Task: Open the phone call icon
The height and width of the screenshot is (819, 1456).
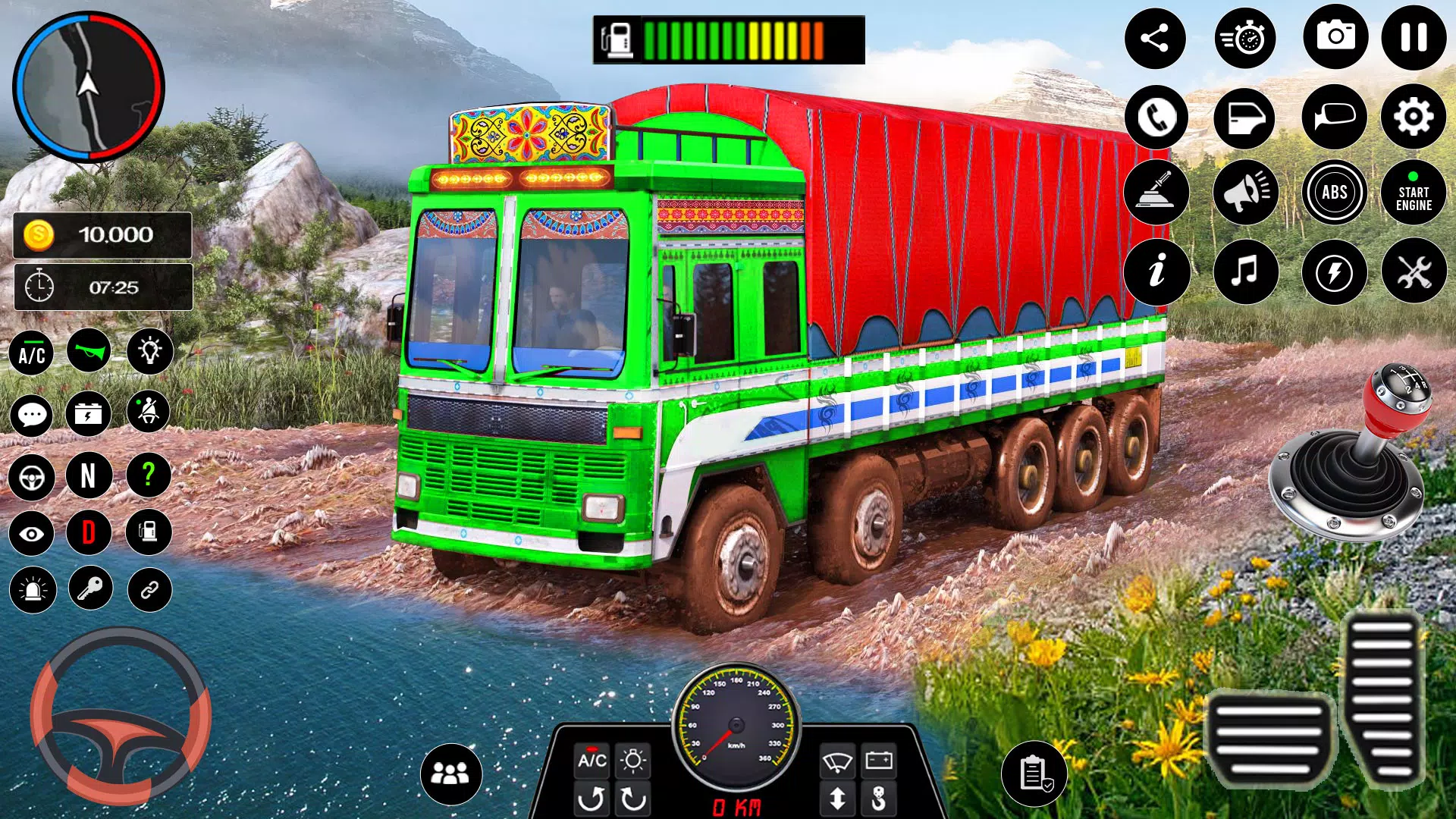Action: pos(1156,118)
